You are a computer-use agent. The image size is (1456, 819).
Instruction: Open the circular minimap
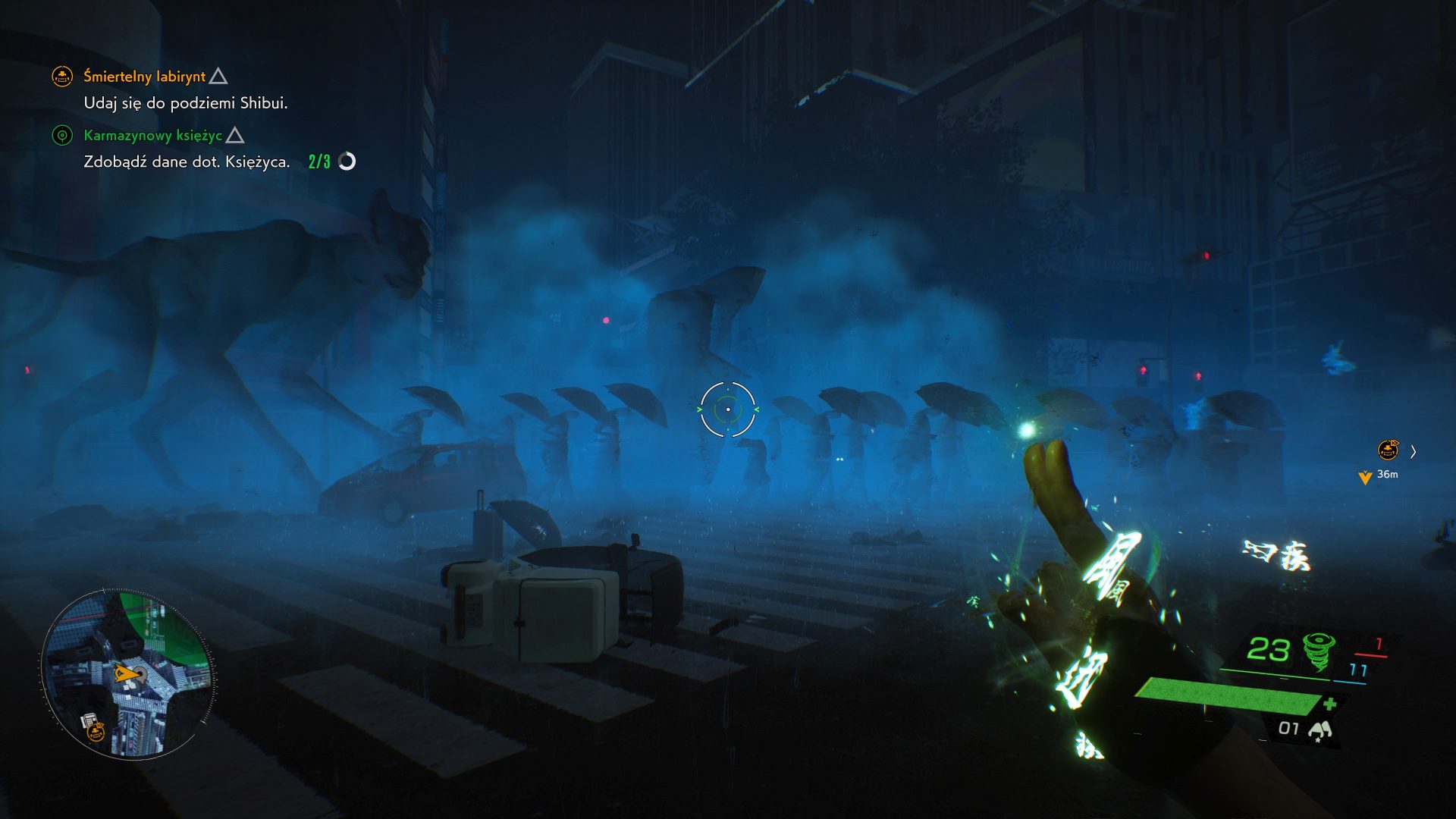127,673
